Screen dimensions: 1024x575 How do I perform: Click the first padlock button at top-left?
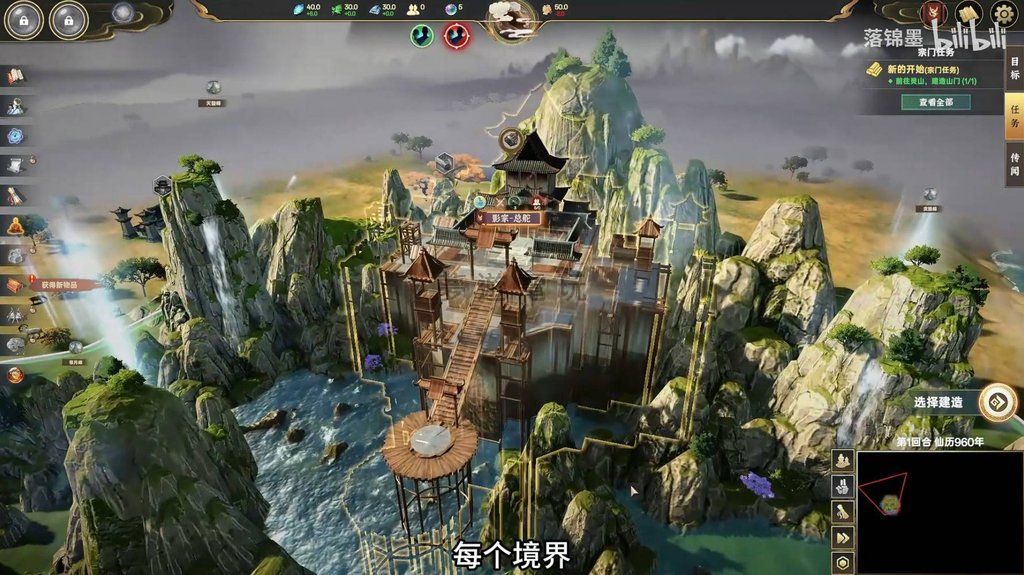(x=24, y=19)
